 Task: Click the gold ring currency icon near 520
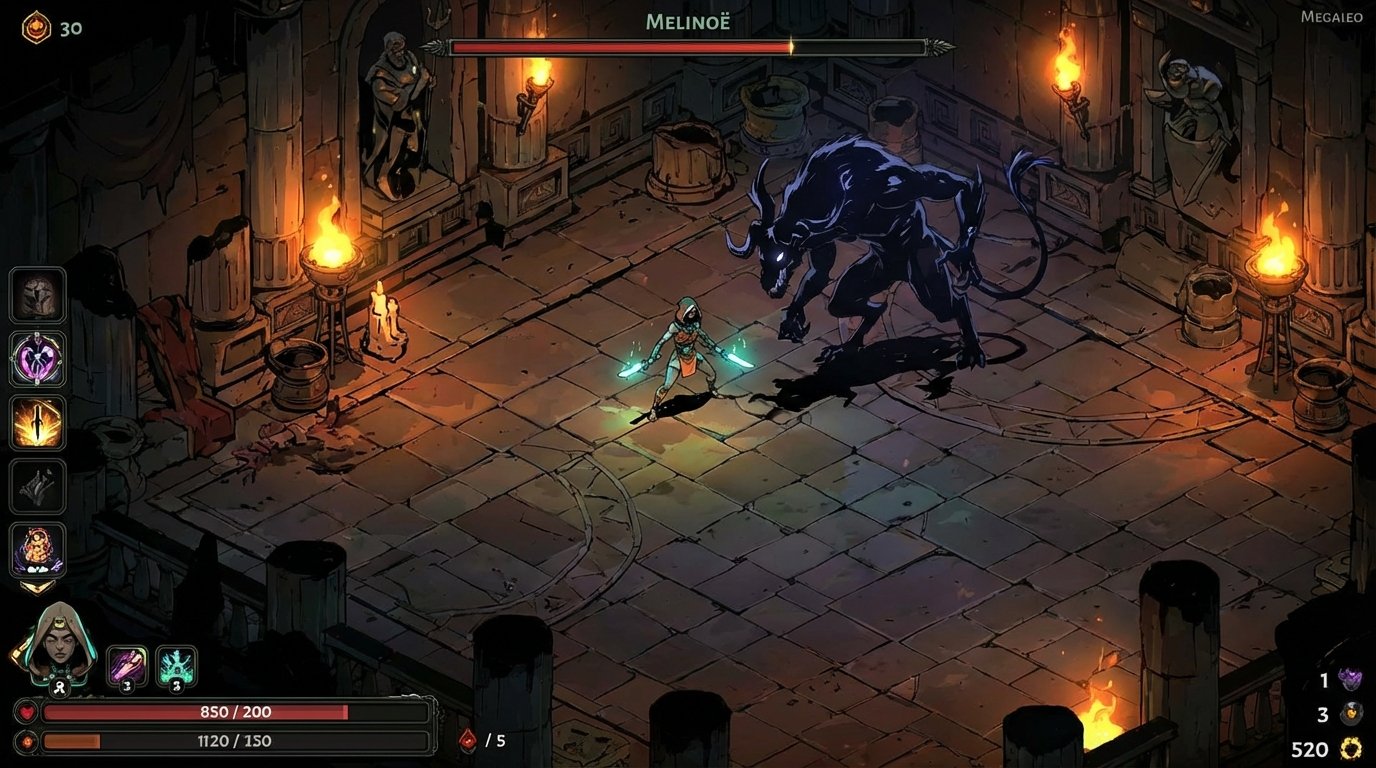(1349, 748)
